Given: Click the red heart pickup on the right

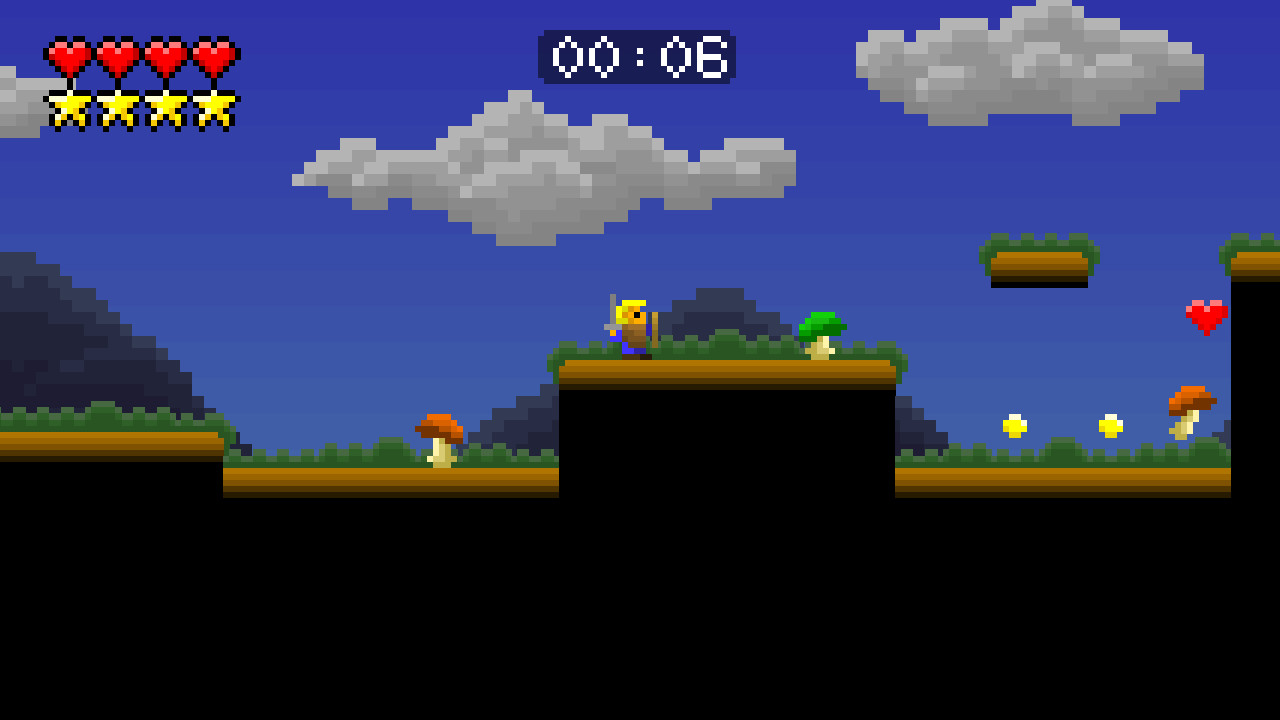Looking at the screenshot, I should coord(1206,315).
